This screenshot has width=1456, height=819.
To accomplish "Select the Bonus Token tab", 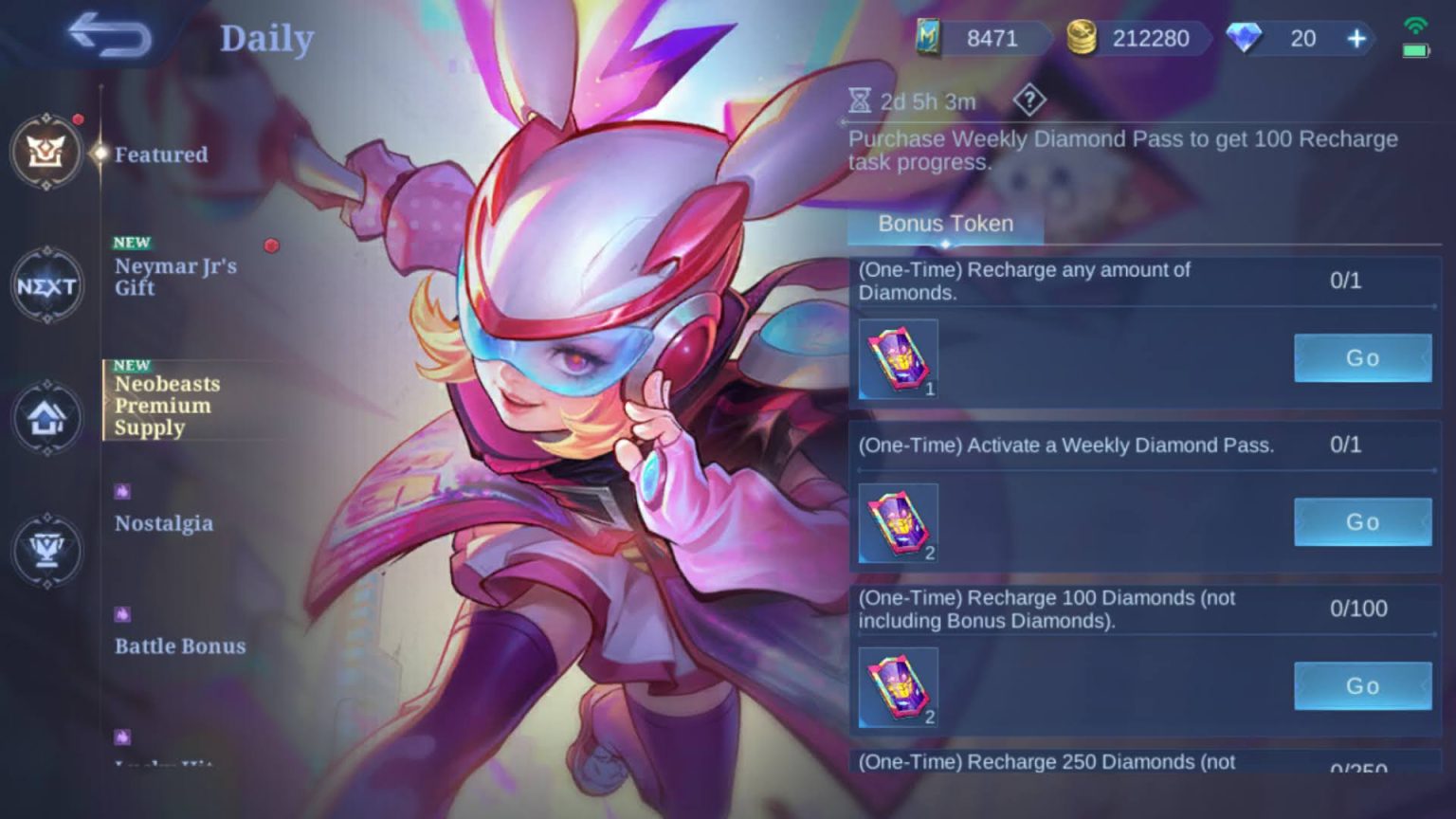I will click(x=945, y=224).
